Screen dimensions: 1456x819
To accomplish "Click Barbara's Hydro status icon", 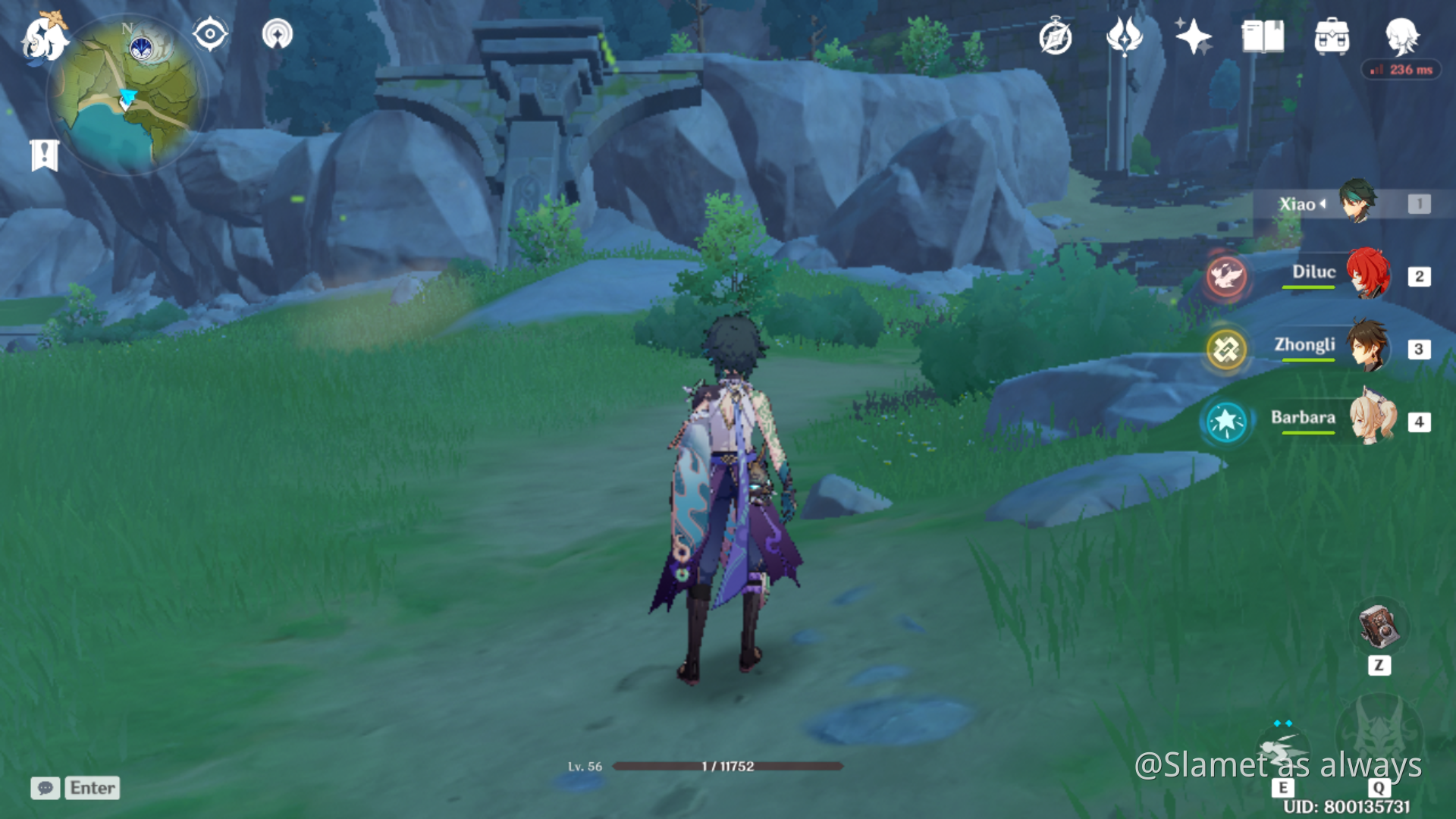I will click(x=1225, y=422).
